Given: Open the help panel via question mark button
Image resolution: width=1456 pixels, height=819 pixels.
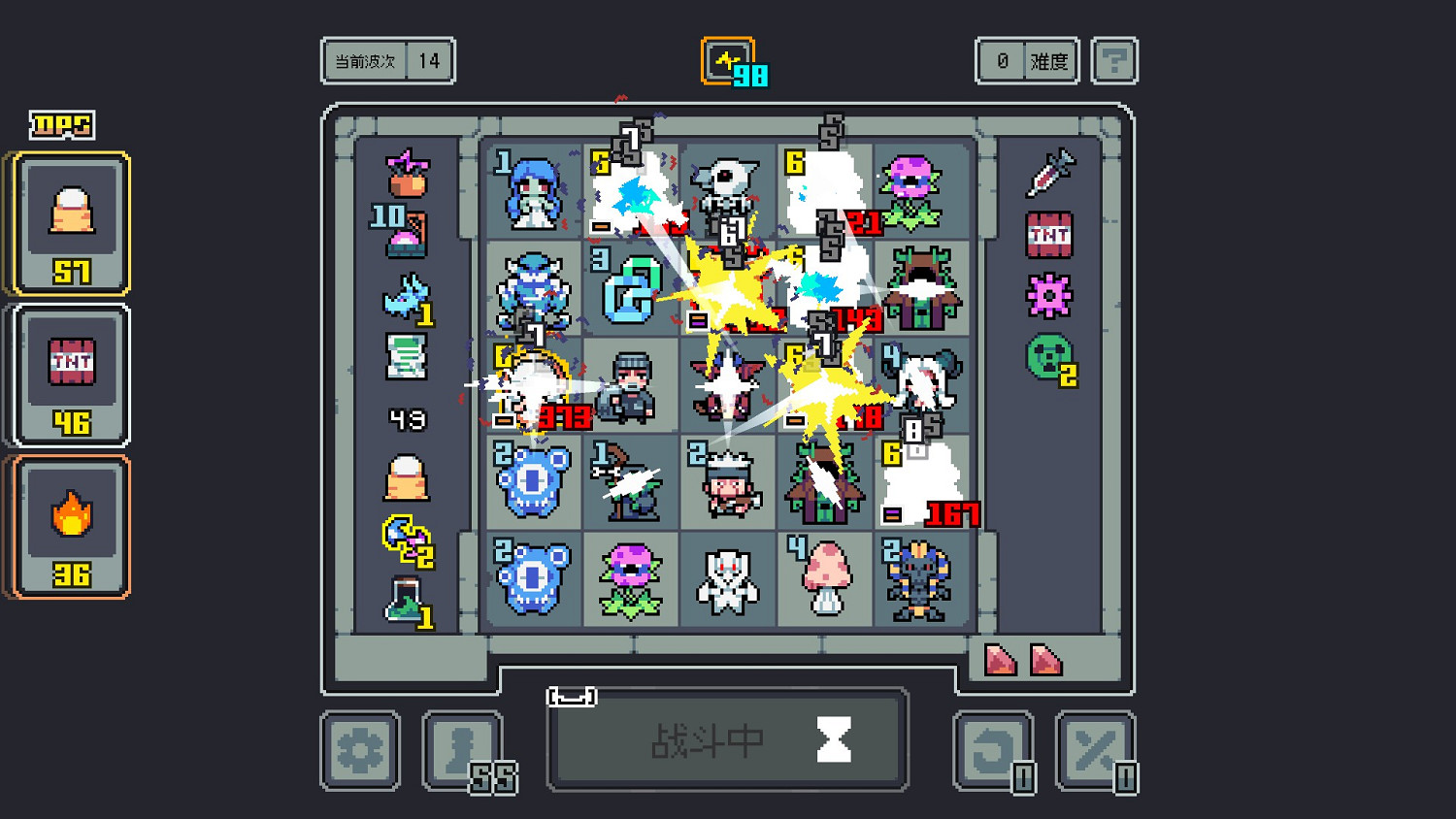Looking at the screenshot, I should click(x=1114, y=60).
